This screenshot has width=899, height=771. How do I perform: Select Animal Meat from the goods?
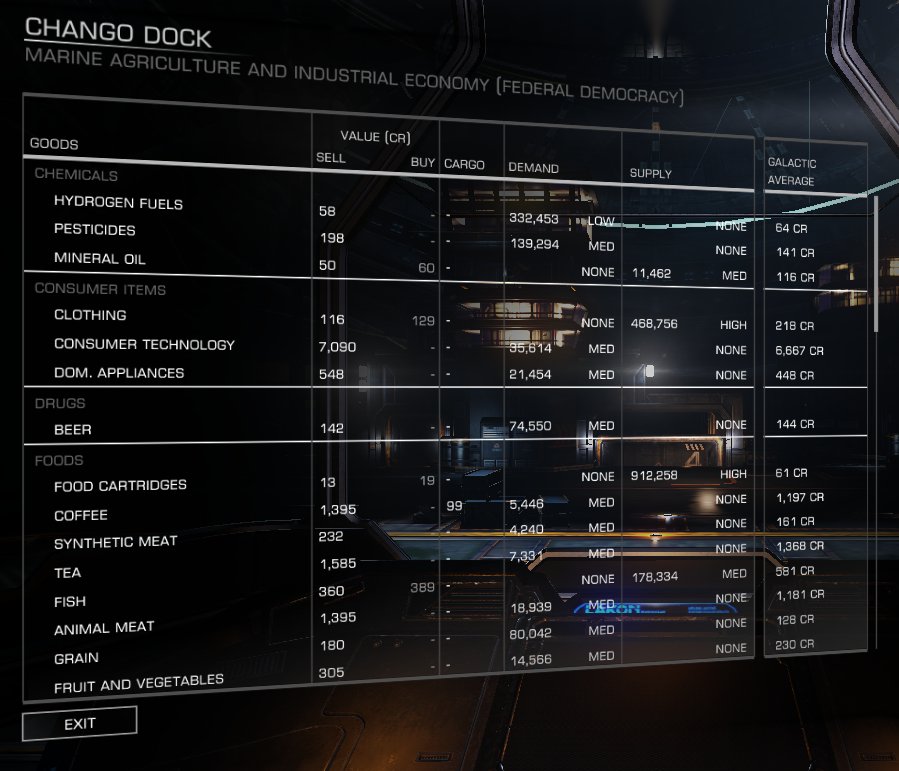pyautogui.click(x=104, y=628)
